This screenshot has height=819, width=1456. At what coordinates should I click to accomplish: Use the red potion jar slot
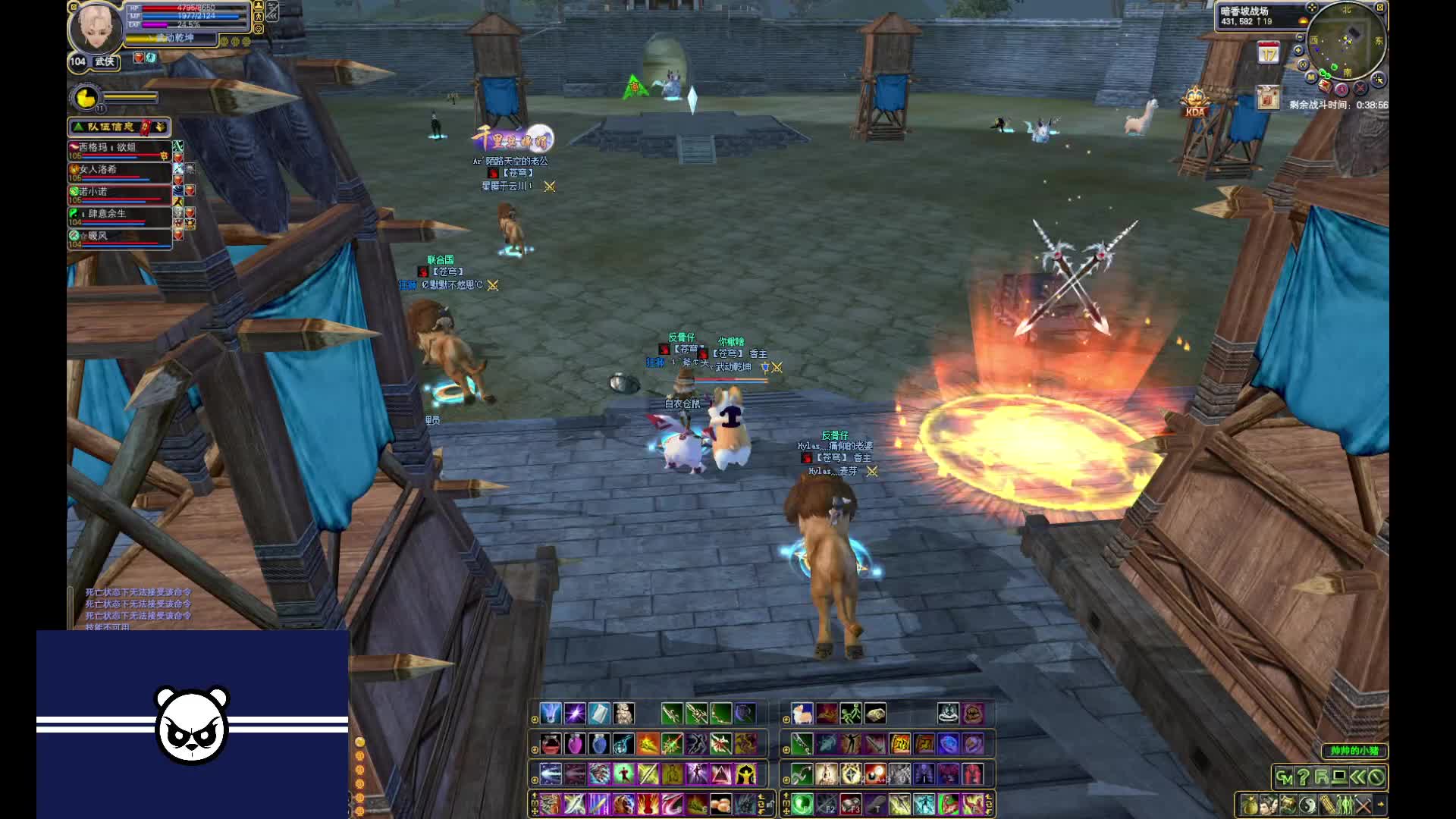click(x=551, y=744)
